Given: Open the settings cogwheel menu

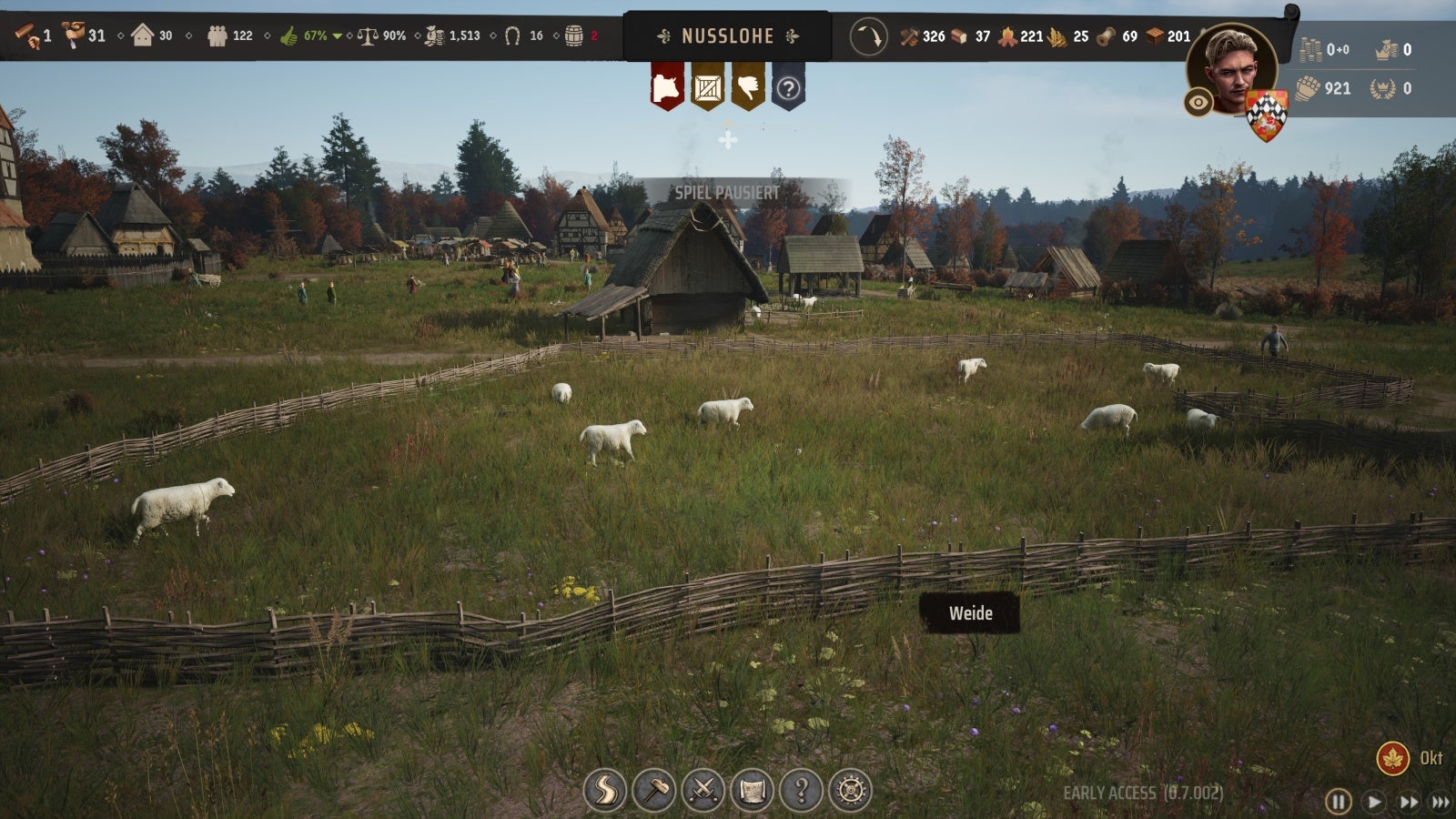Looking at the screenshot, I should point(850,790).
